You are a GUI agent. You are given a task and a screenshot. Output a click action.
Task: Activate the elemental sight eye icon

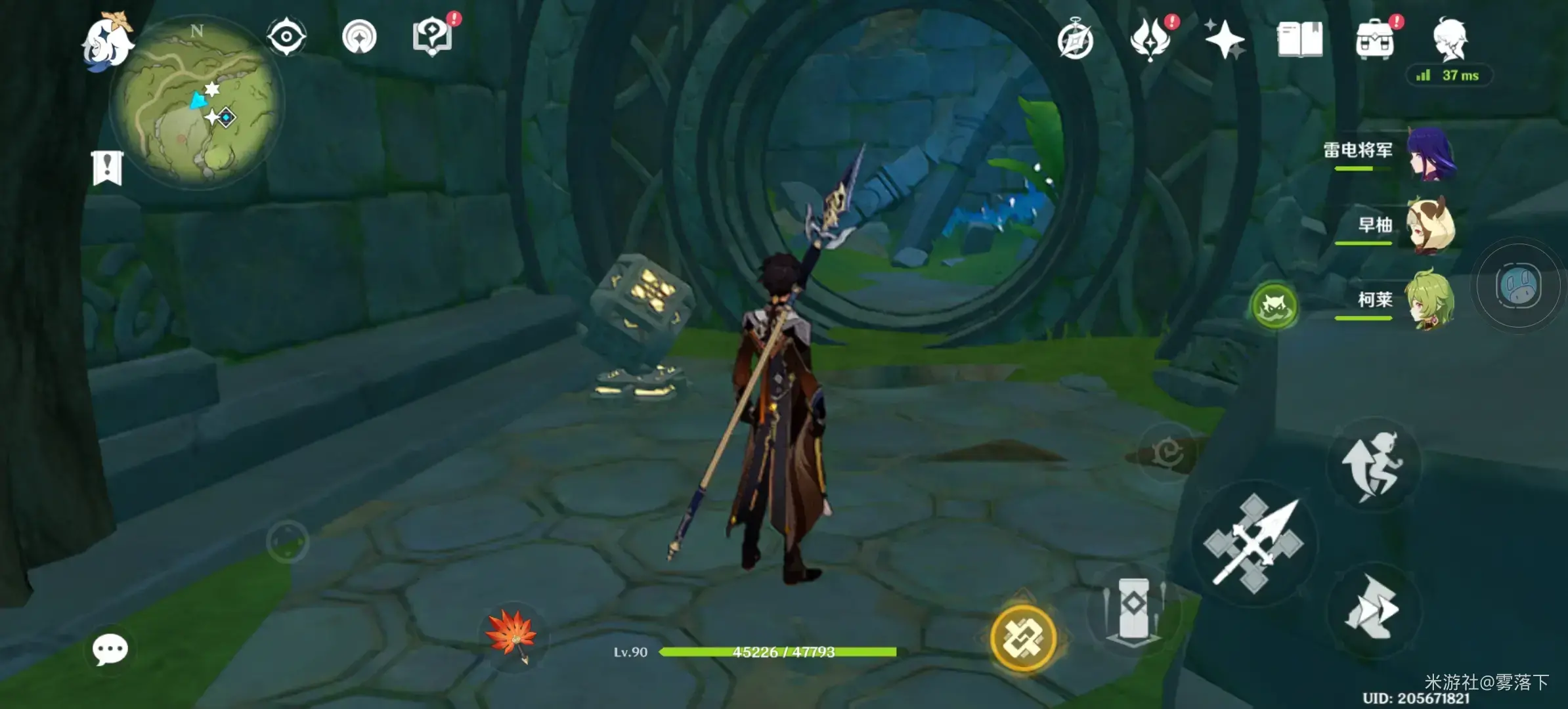286,36
